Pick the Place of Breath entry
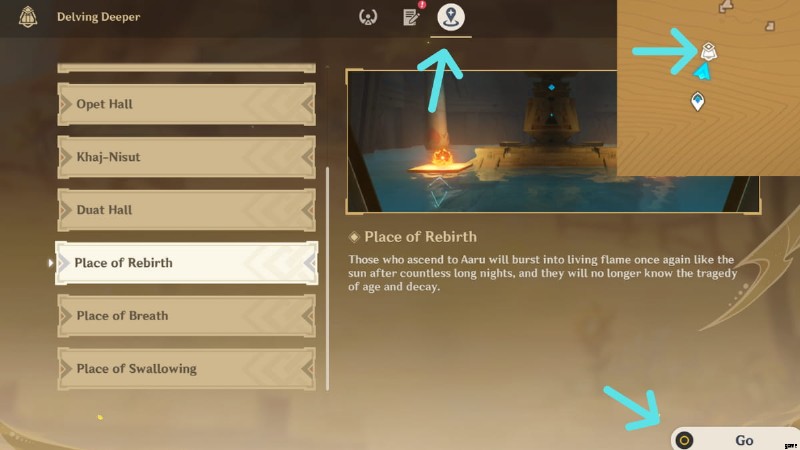Screen dimensions: 800x450 186,316
